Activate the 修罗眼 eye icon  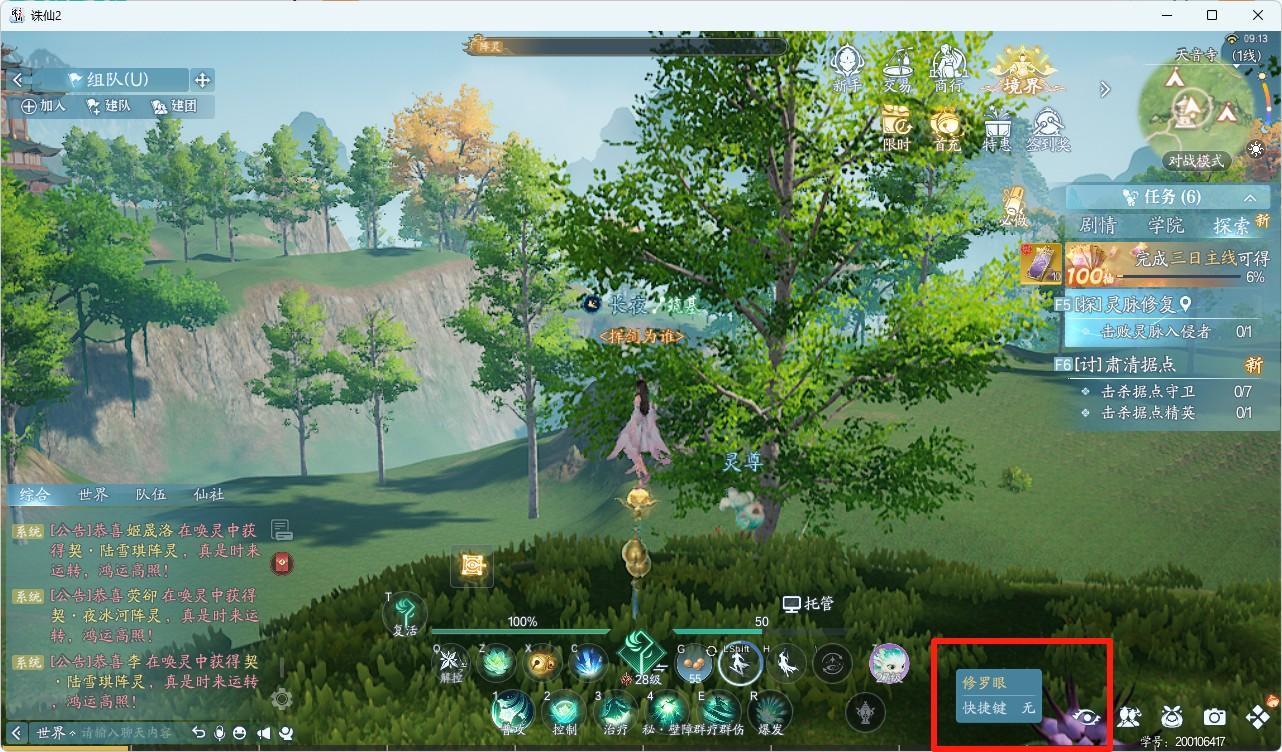pyautogui.click(x=1088, y=716)
